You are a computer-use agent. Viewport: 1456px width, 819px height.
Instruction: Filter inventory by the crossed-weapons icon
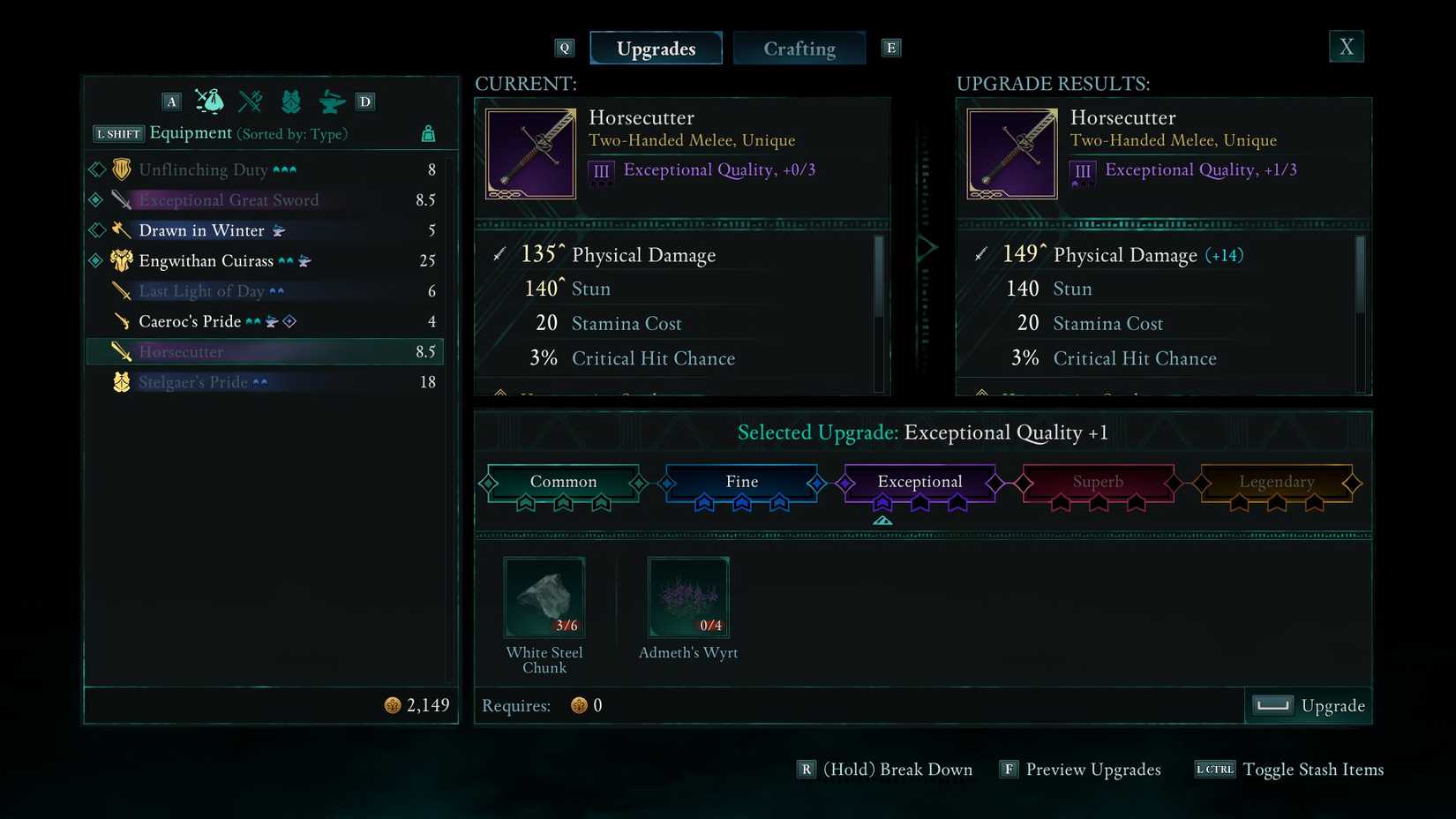coord(251,101)
